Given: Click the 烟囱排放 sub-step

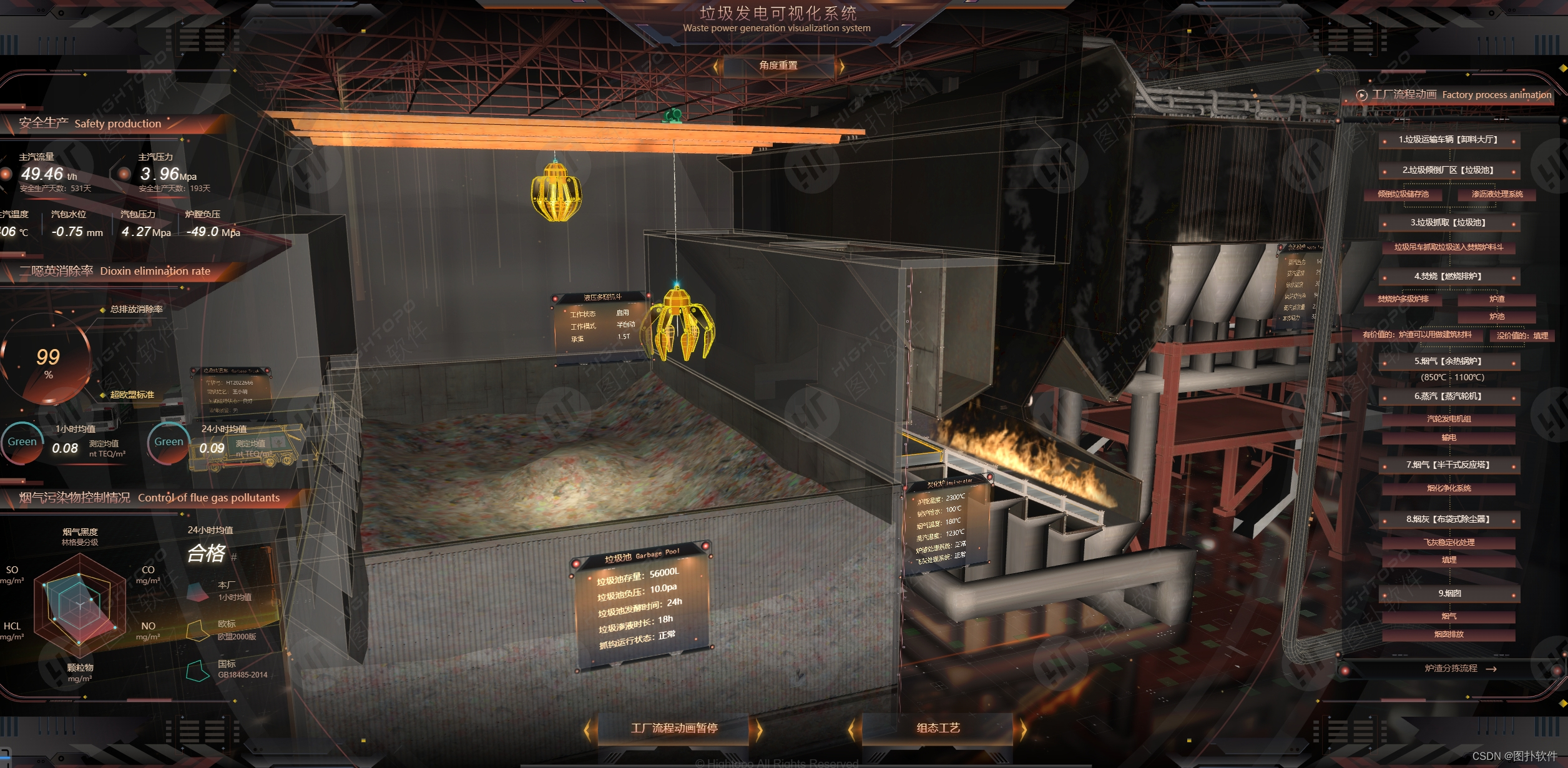Looking at the screenshot, I should pos(1449,634).
